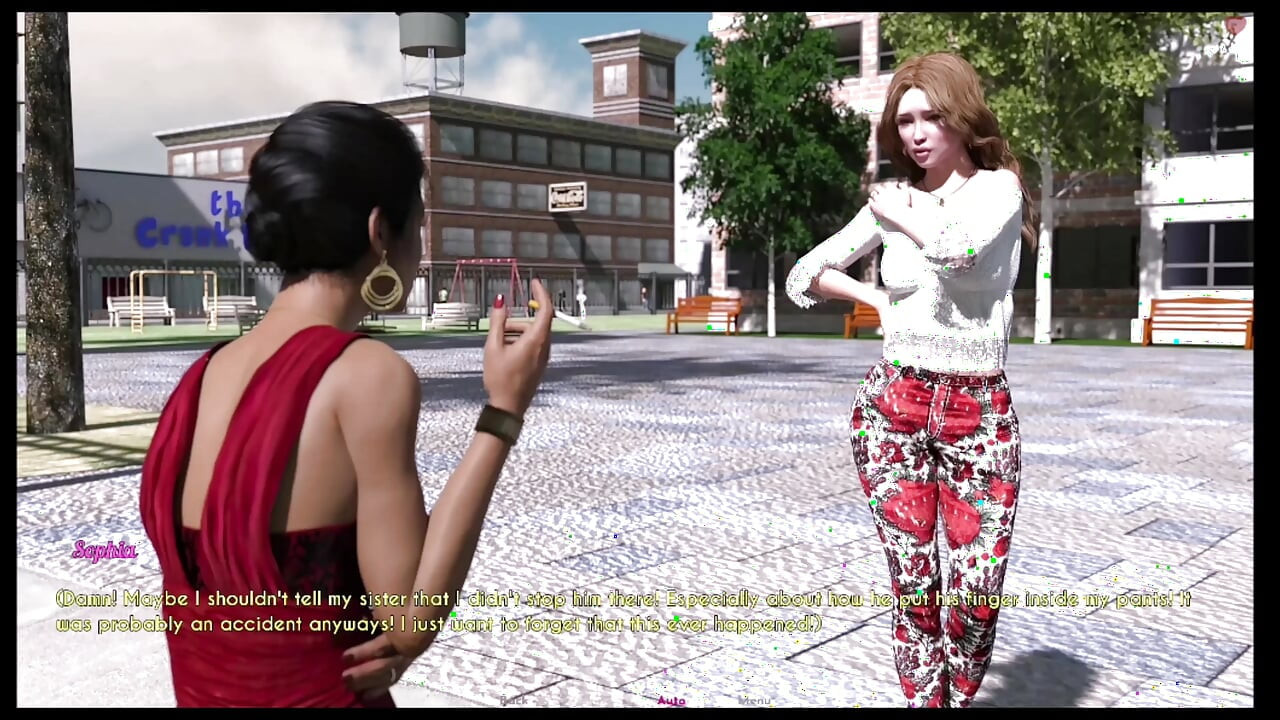Click Back to rewind the dialogue
The width and height of the screenshot is (1280, 720).
(513, 700)
